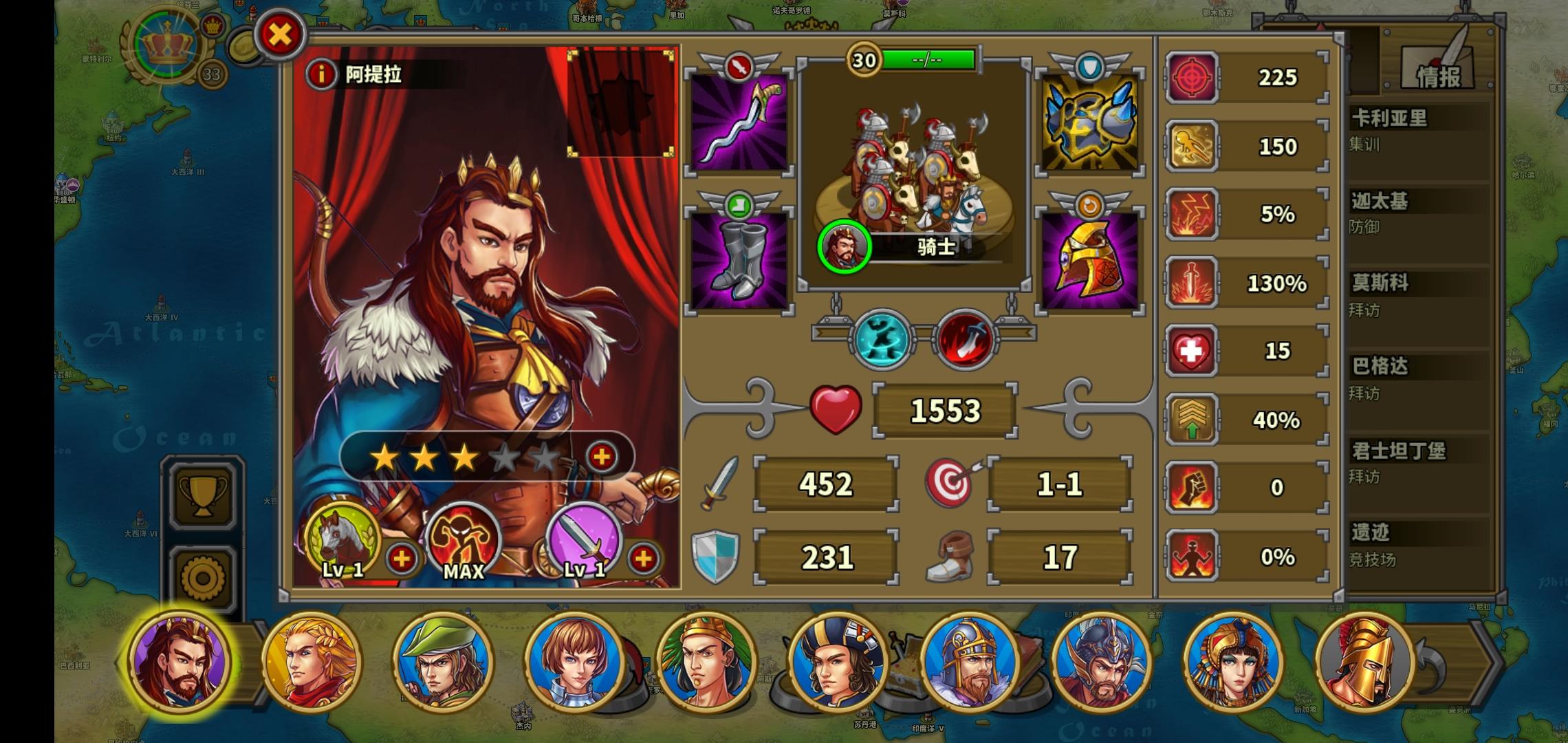
Task: Equip the golden helmet slot
Action: click(x=1089, y=261)
